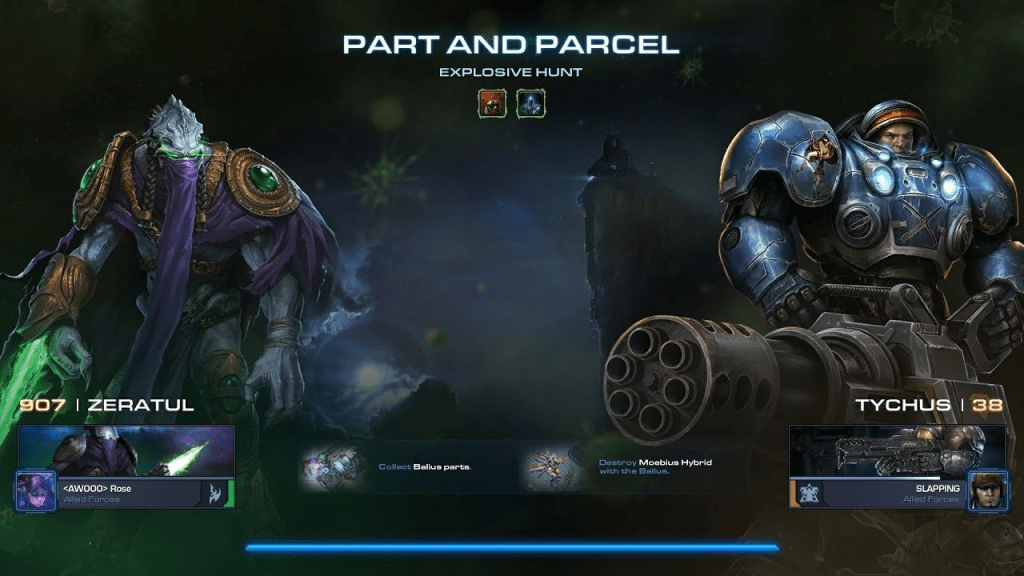Image resolution: width=1024 pixels, height=576 pixels.
Task: Select the blue hooded-figure mutator icon
Action: (530, 103)
